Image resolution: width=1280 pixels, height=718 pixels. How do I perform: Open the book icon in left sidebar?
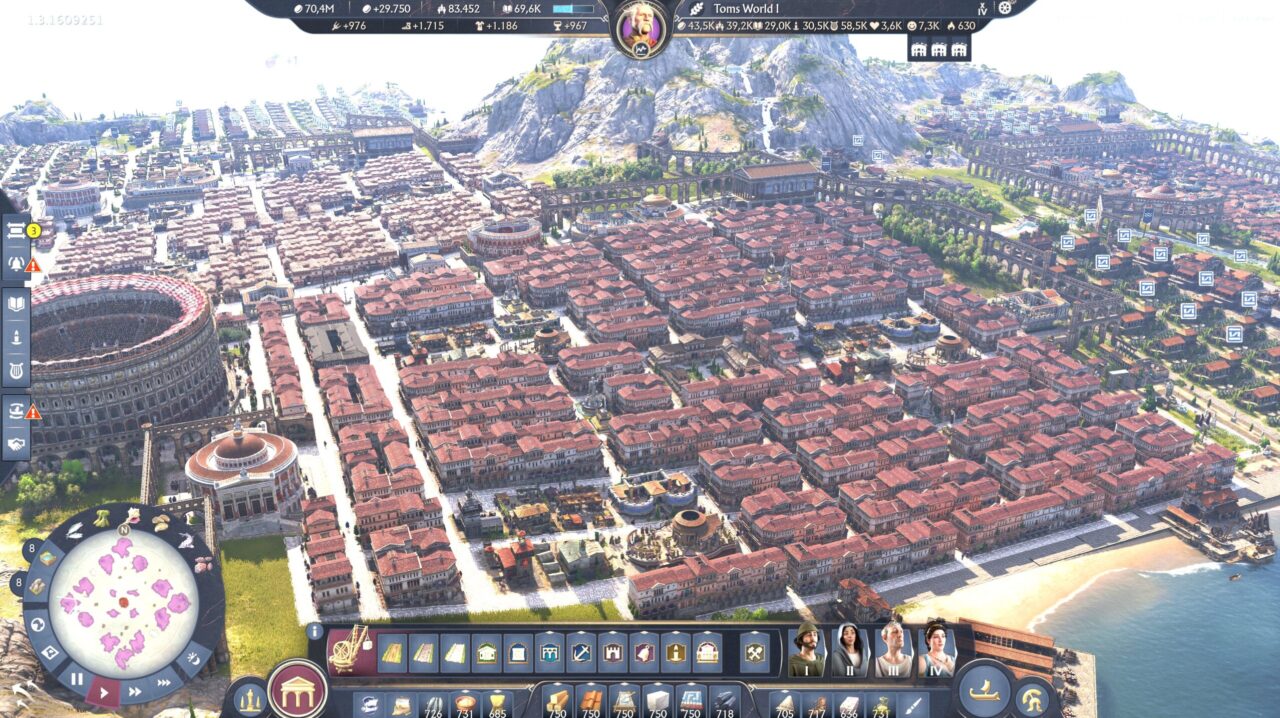16,305
